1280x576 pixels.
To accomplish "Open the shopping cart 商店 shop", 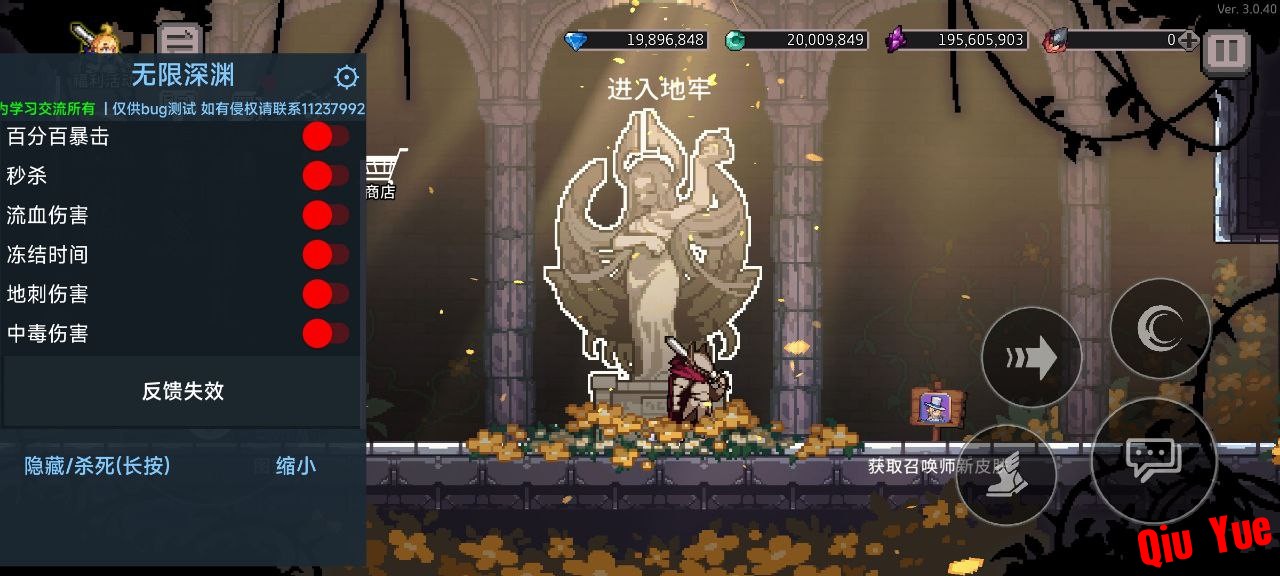I will click(383, 172).
